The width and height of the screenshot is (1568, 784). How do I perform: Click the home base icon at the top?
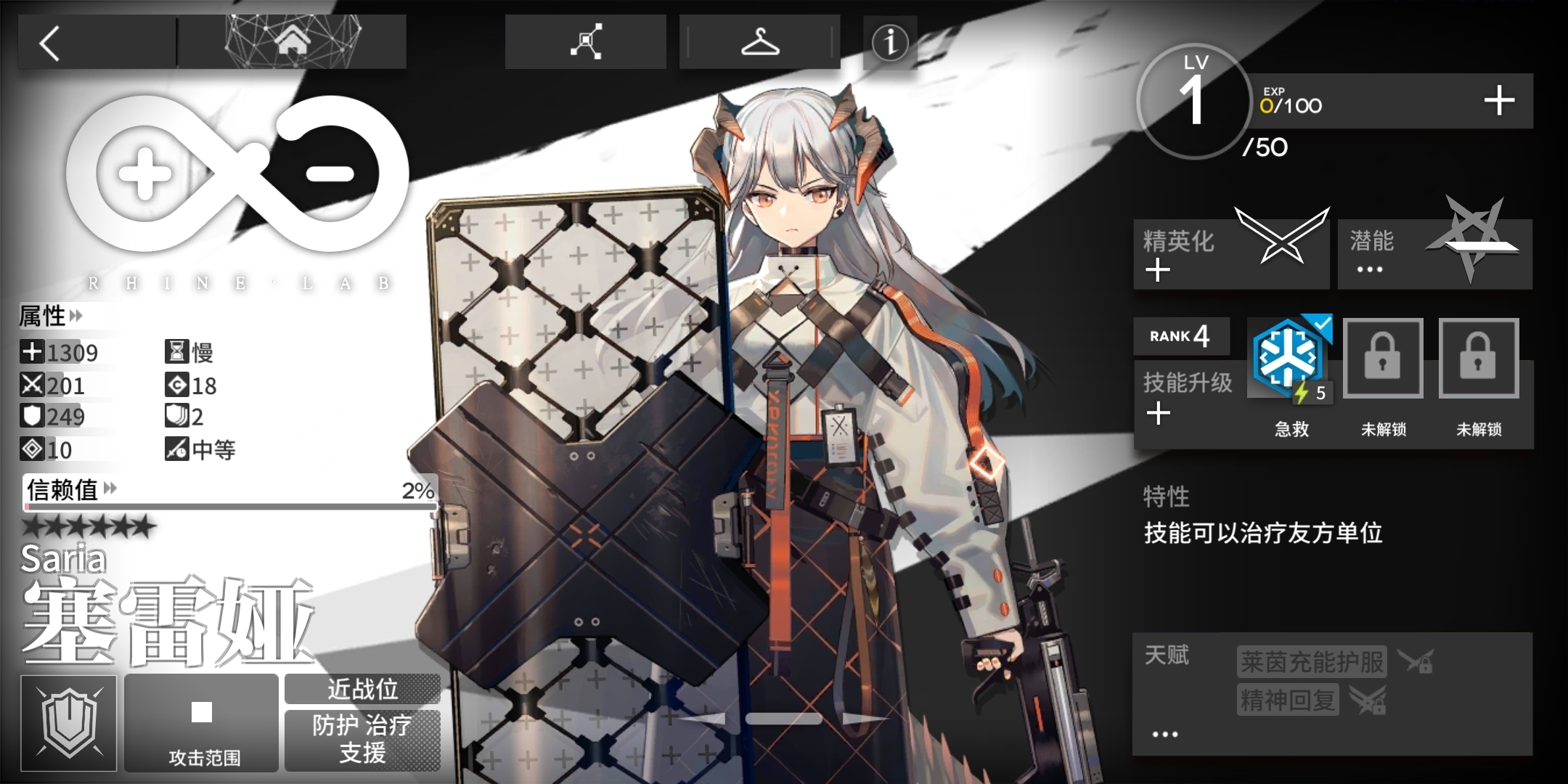[x=293, y=41]
